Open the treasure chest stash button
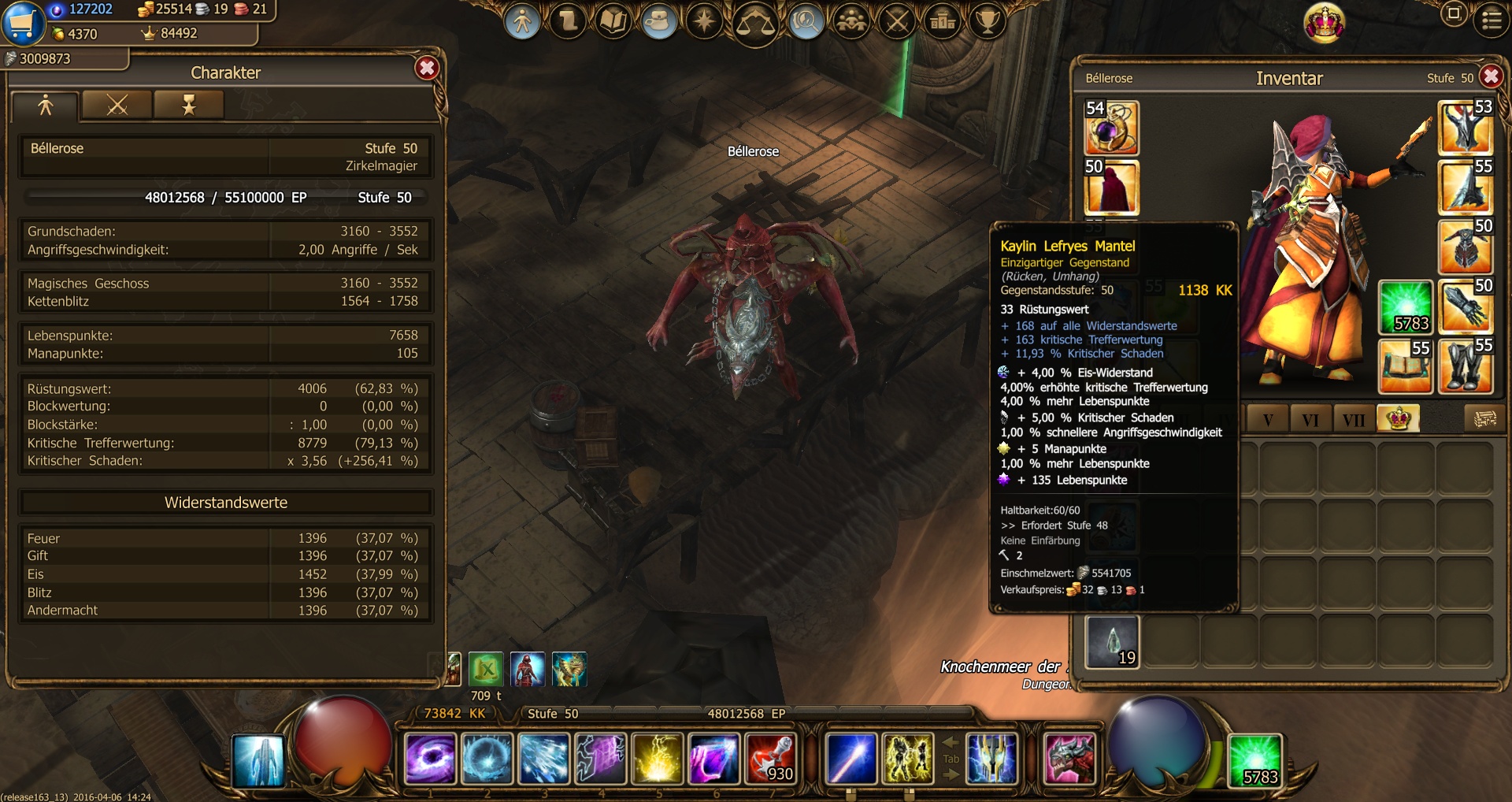1512x802 pixels. [x=1484, y=418]
